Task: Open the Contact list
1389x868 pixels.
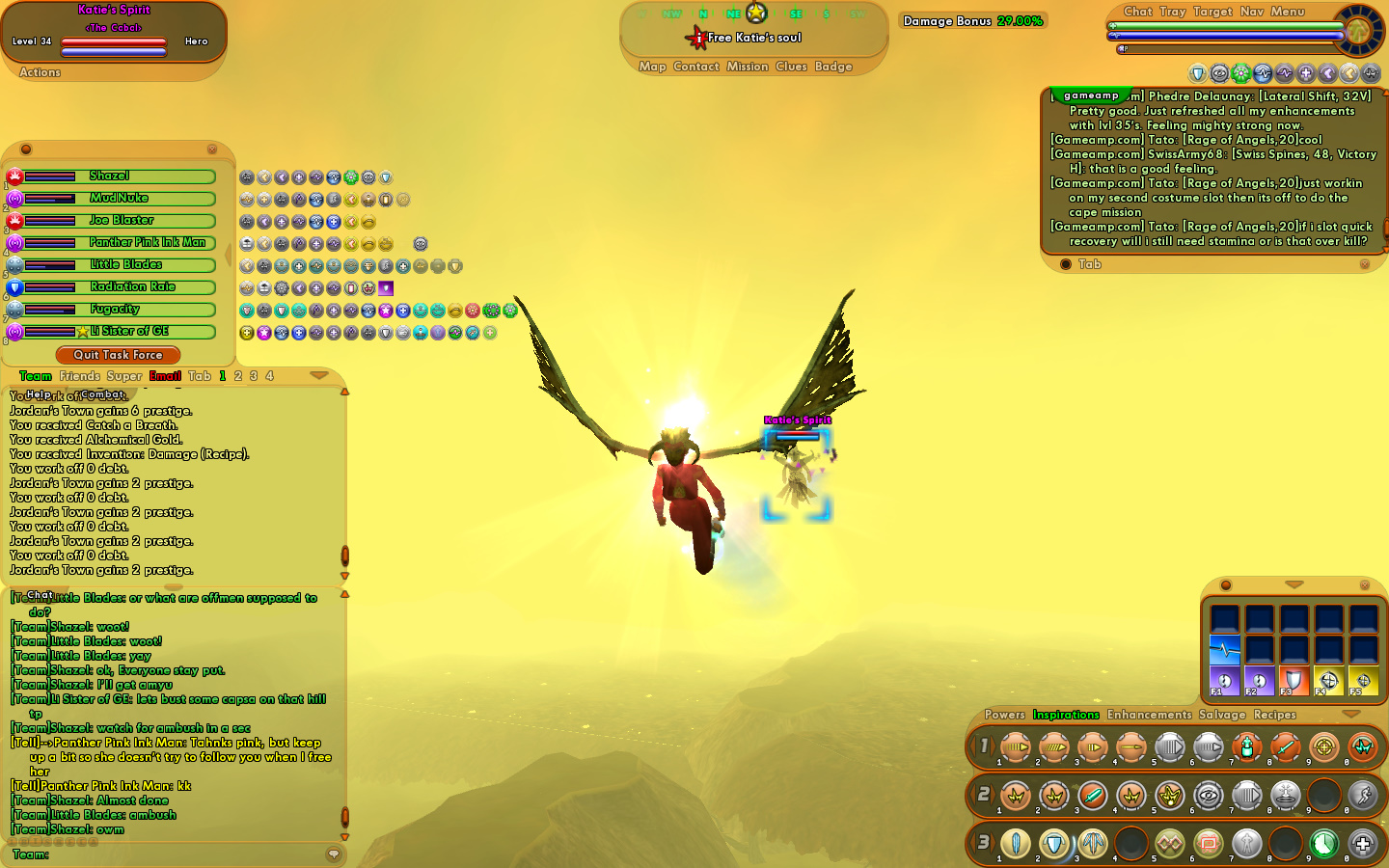Action: point(696,67)
